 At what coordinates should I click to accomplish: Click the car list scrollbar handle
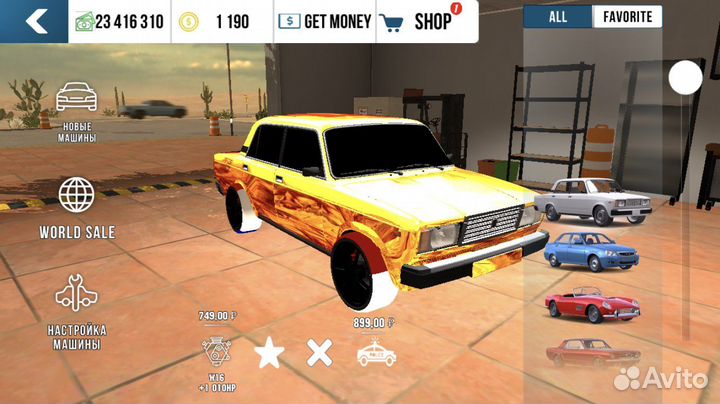click(685, 77)
